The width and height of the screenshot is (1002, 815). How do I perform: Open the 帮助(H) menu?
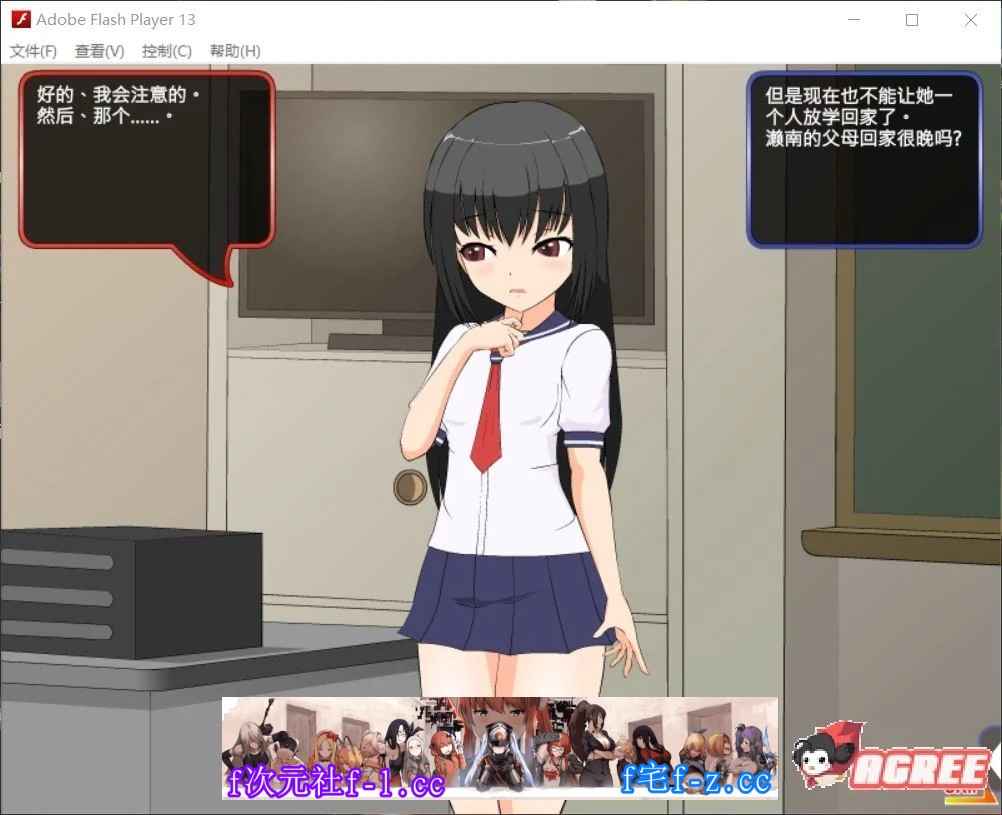235,51
